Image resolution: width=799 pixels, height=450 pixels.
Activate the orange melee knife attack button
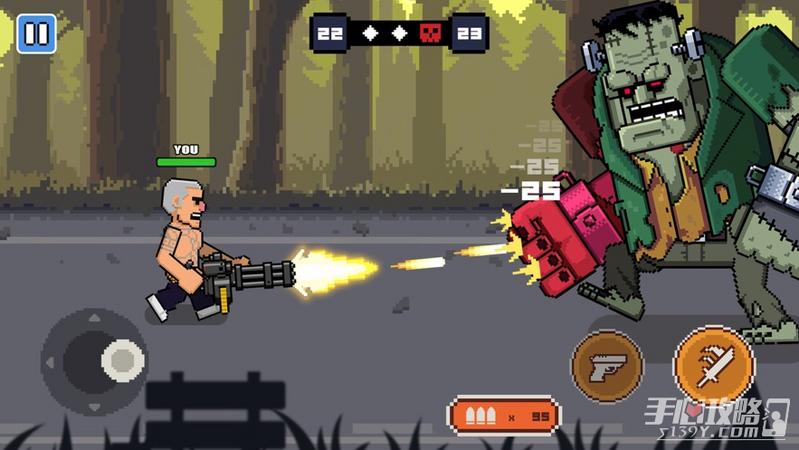pos(713,366)
